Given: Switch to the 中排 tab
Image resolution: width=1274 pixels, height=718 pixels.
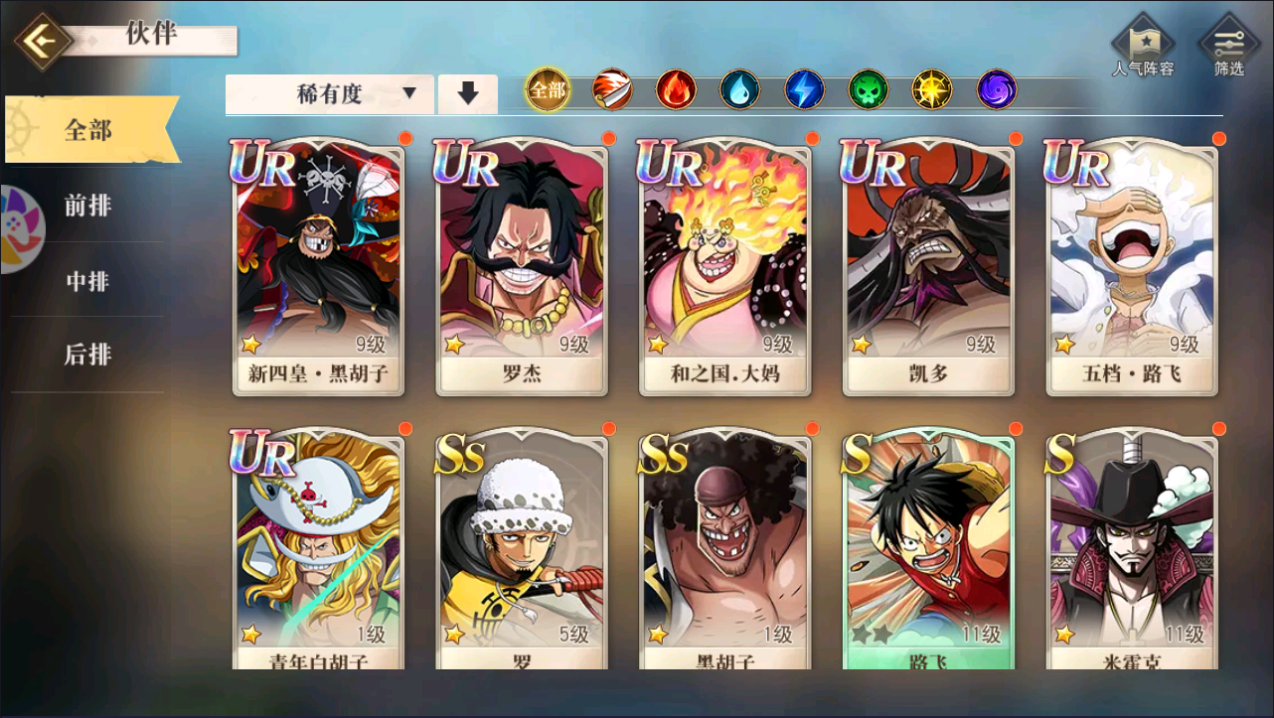Looking at the screenshot, I should point(88,281).
